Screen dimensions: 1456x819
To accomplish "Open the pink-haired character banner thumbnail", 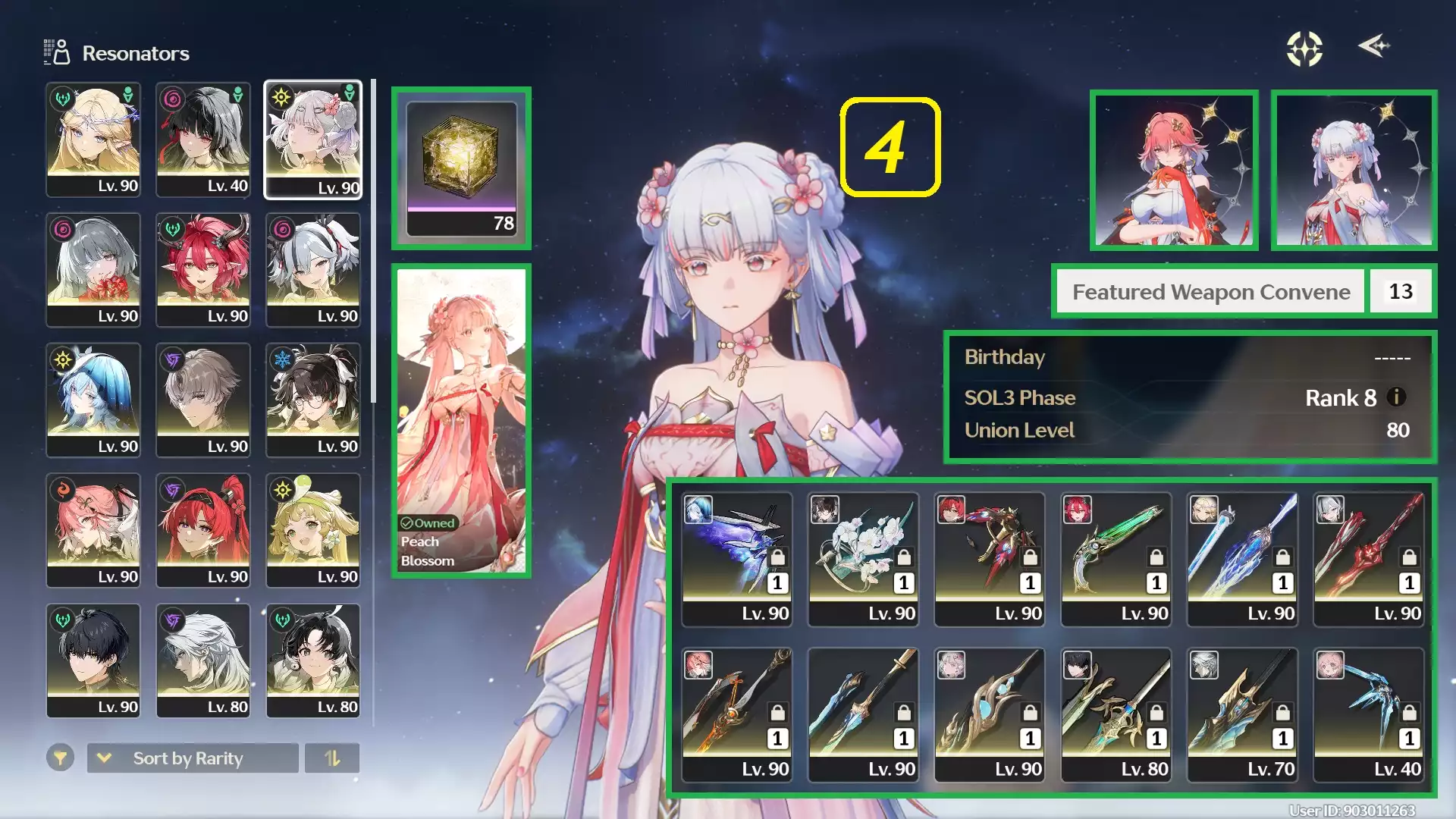I will pos(1174,170).
